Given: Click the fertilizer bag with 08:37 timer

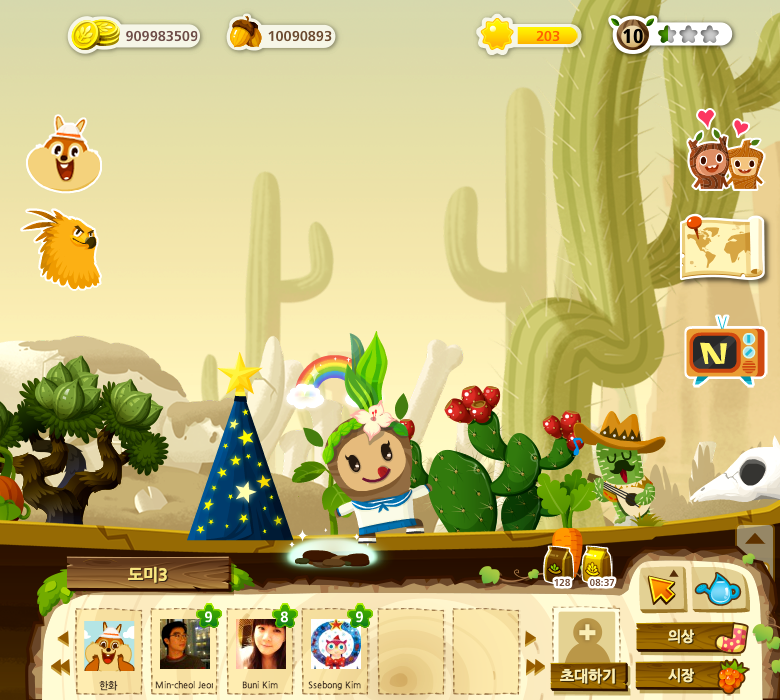Looking at the screenshot, I should coord(598,567).
